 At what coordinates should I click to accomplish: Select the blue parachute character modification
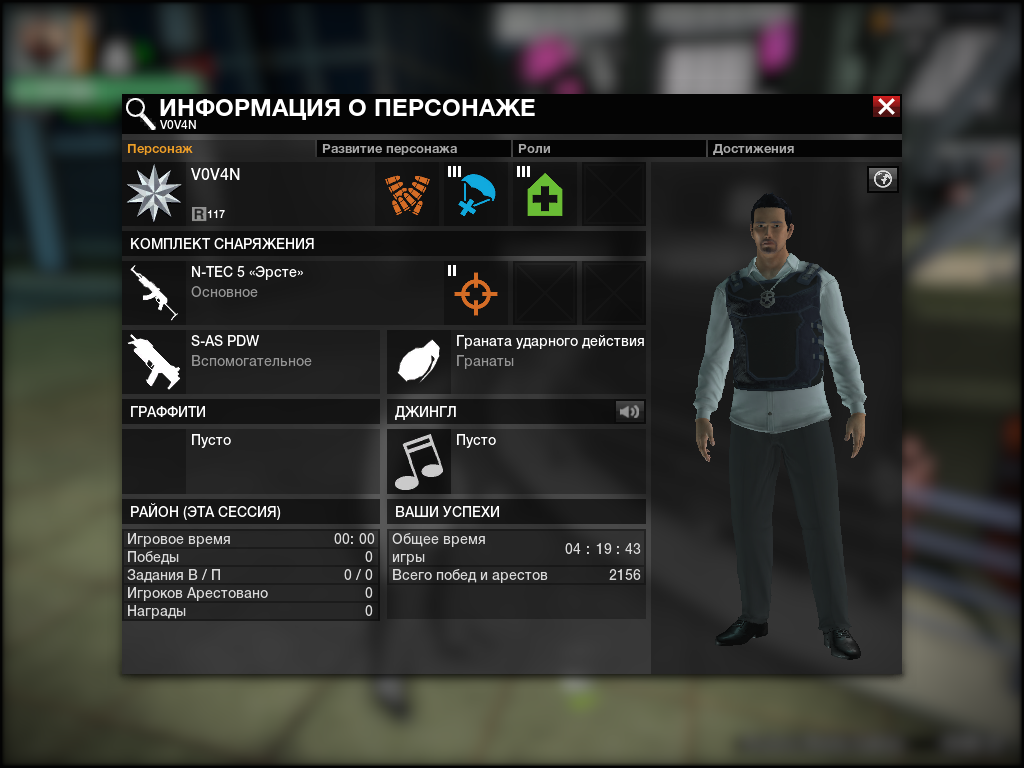click(x=476, y=195)
